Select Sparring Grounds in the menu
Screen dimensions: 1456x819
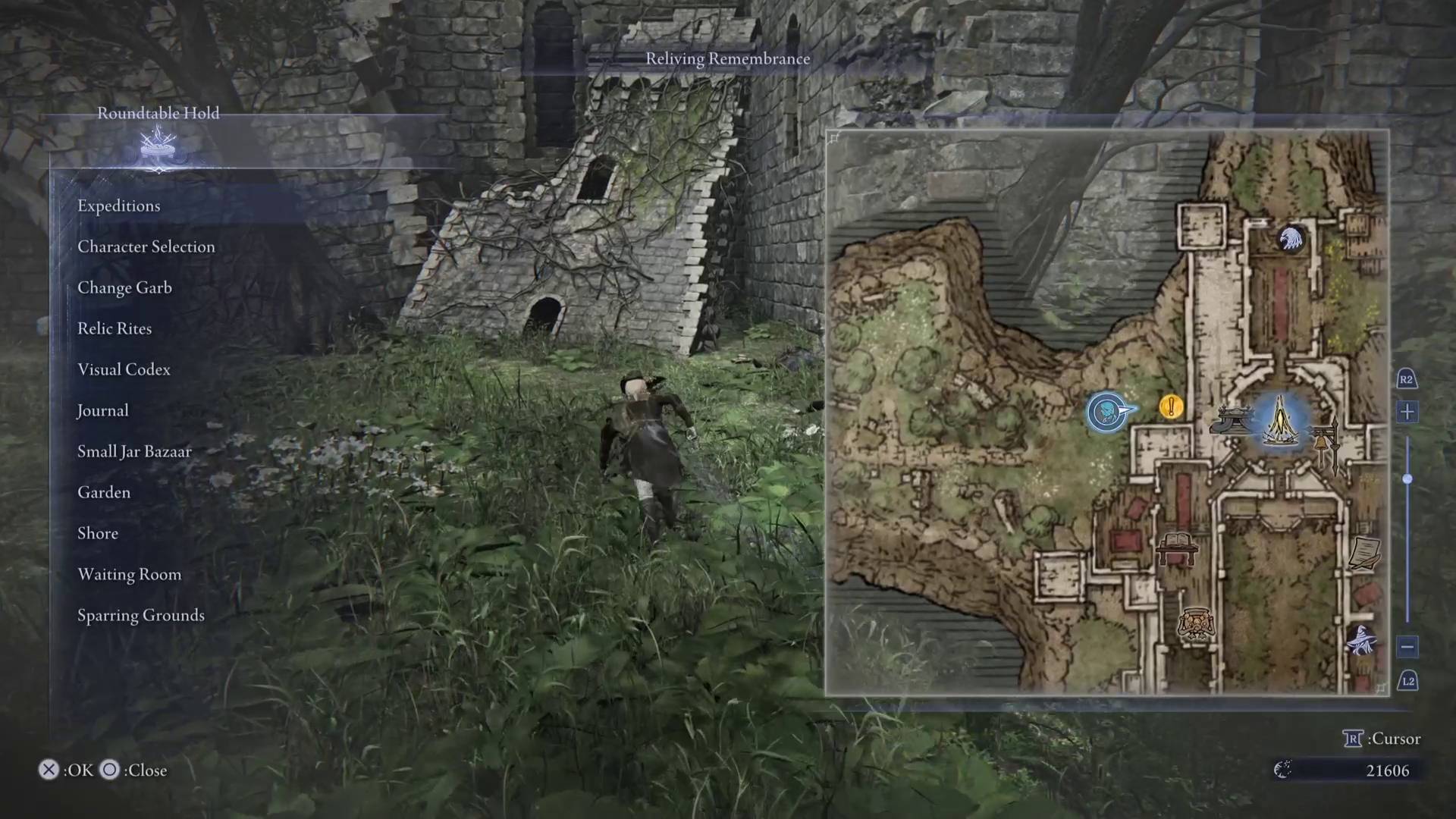tap(141, 615)
